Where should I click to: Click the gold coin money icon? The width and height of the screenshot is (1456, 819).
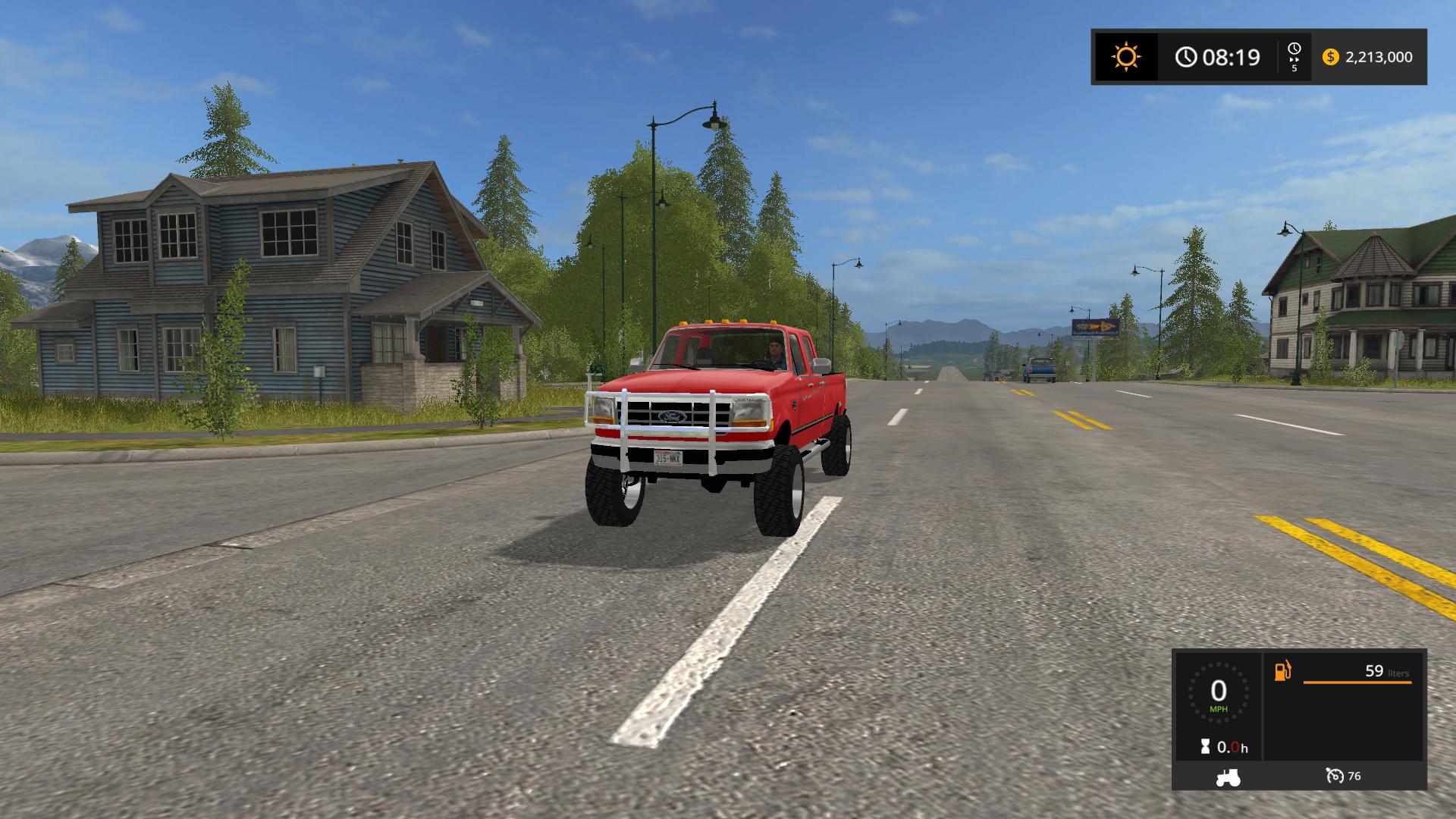(x=1330, y=58)
